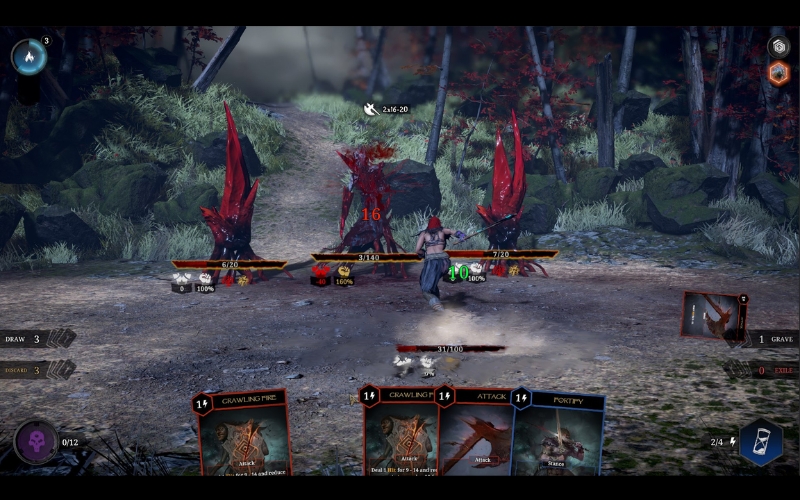Activate the blue flame orb
This screenshot has width=800, height=500.
[29, 57]
